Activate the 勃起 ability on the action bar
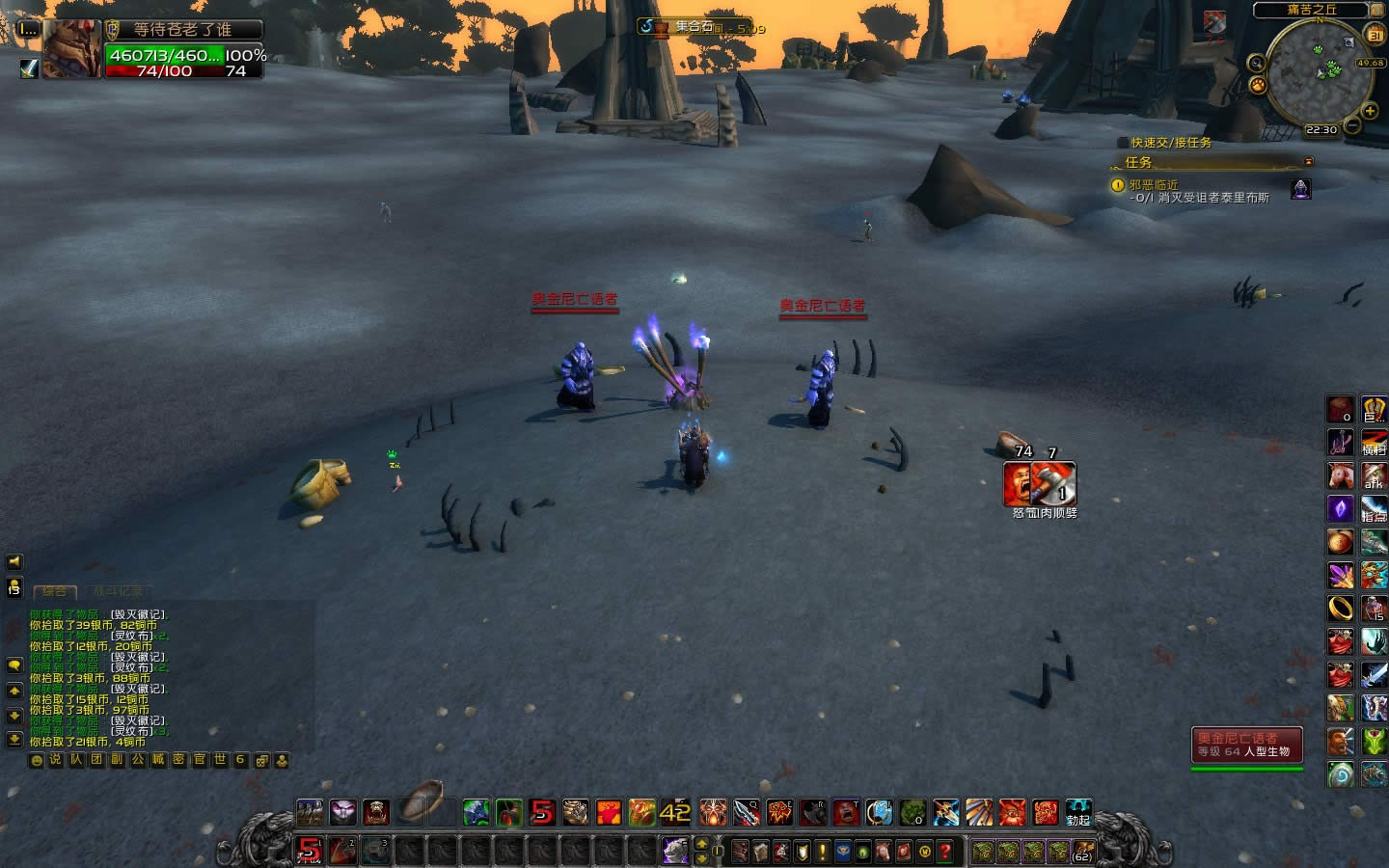The height and width of the screenshot is (868, 1389). click(x=1077, y=812)
